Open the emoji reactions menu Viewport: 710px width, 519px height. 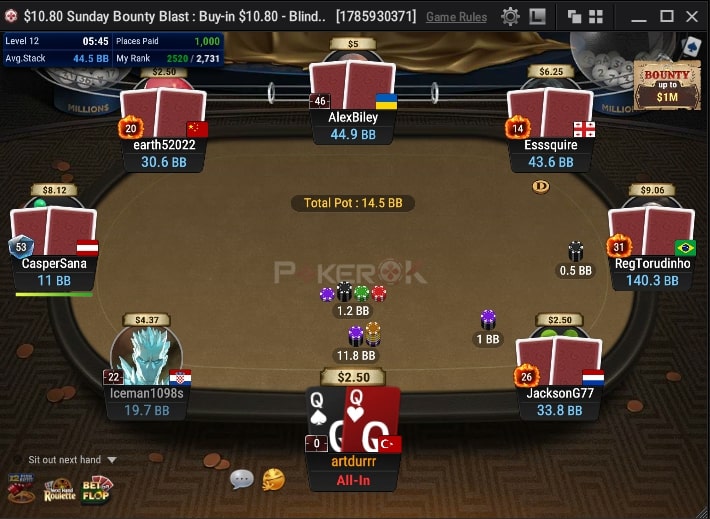[x=273, y=479]
